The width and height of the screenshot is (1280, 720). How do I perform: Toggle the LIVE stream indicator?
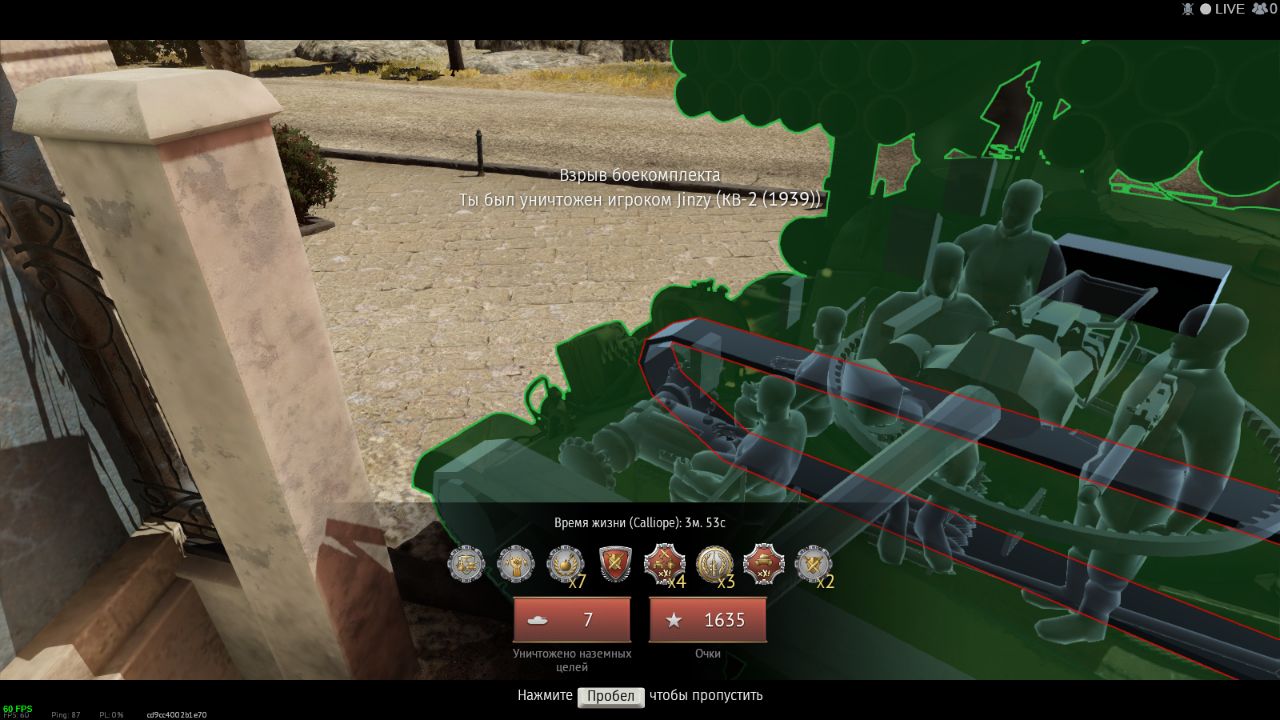(x=1222, y=9)
